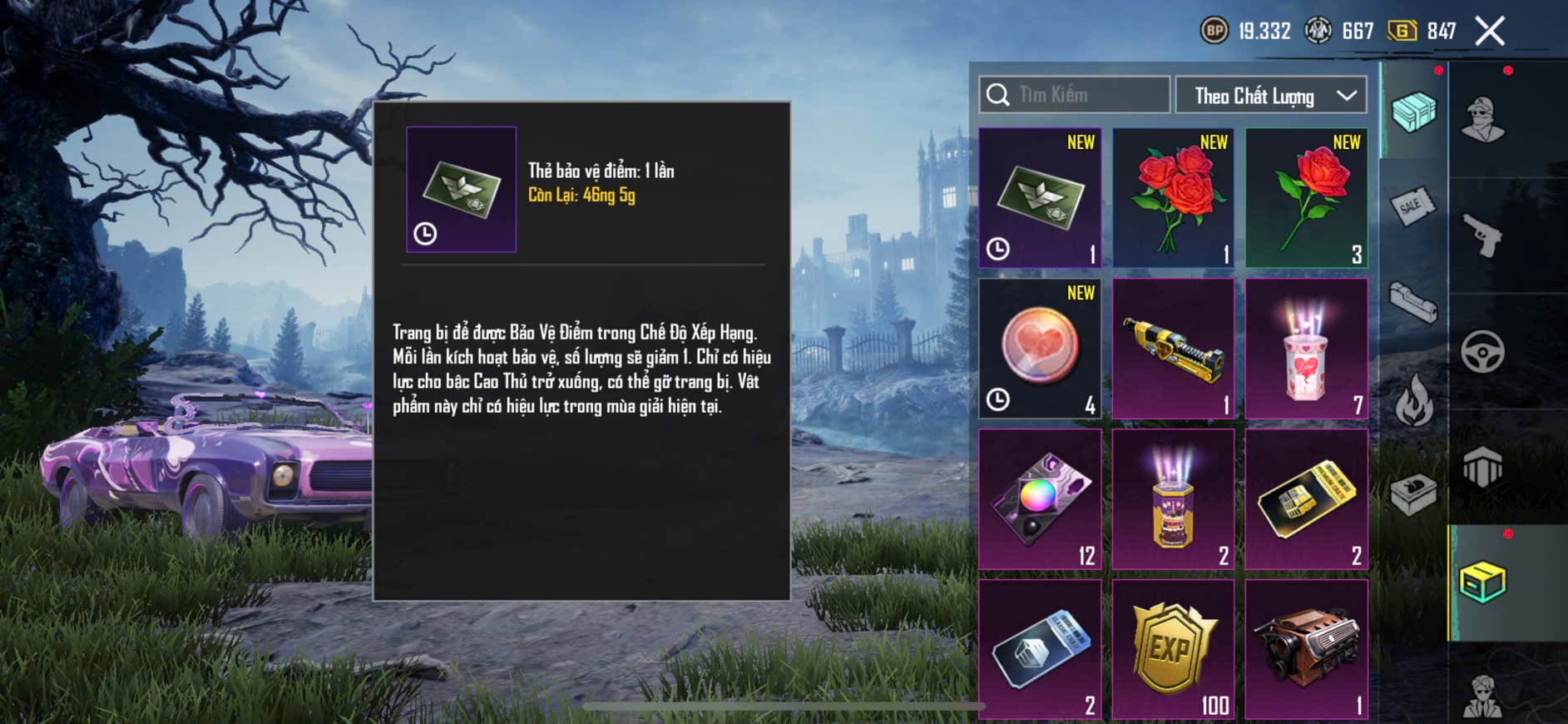Open the Theo Chất Lượng sort dropdown
Viewport: 1568px width, 724px height.
coord(1271,96)
